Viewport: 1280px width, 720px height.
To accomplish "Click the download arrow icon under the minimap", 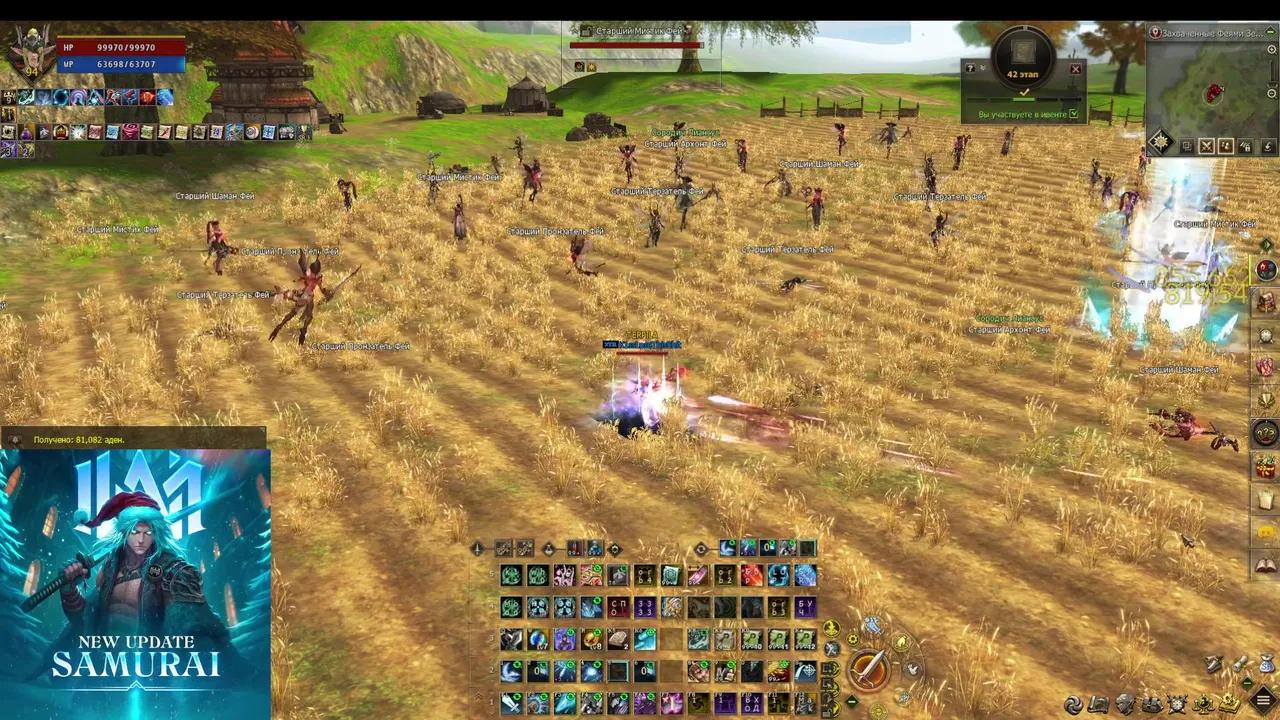I will (1268, 147).
